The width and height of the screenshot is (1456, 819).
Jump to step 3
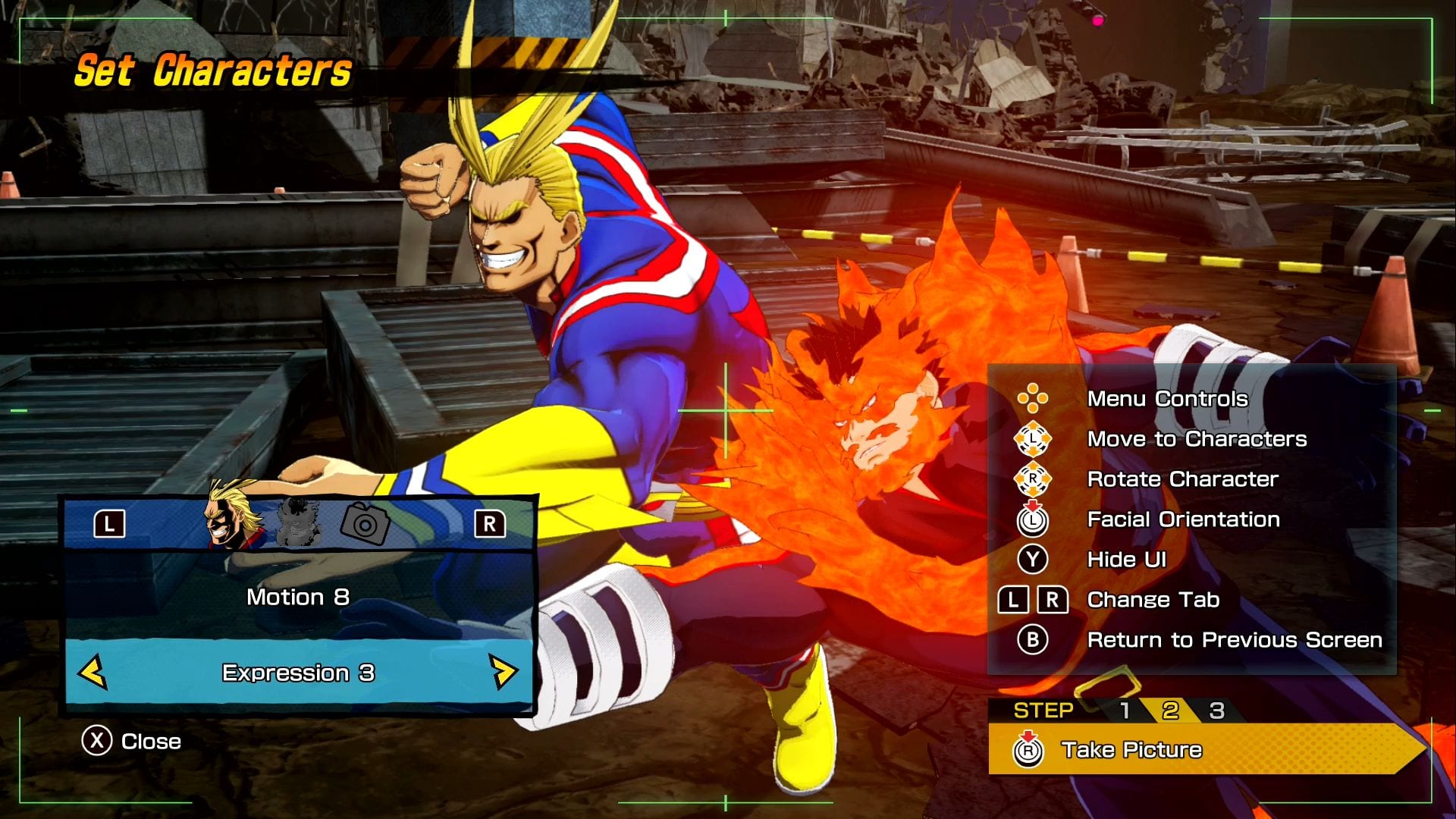[1216, 711]
